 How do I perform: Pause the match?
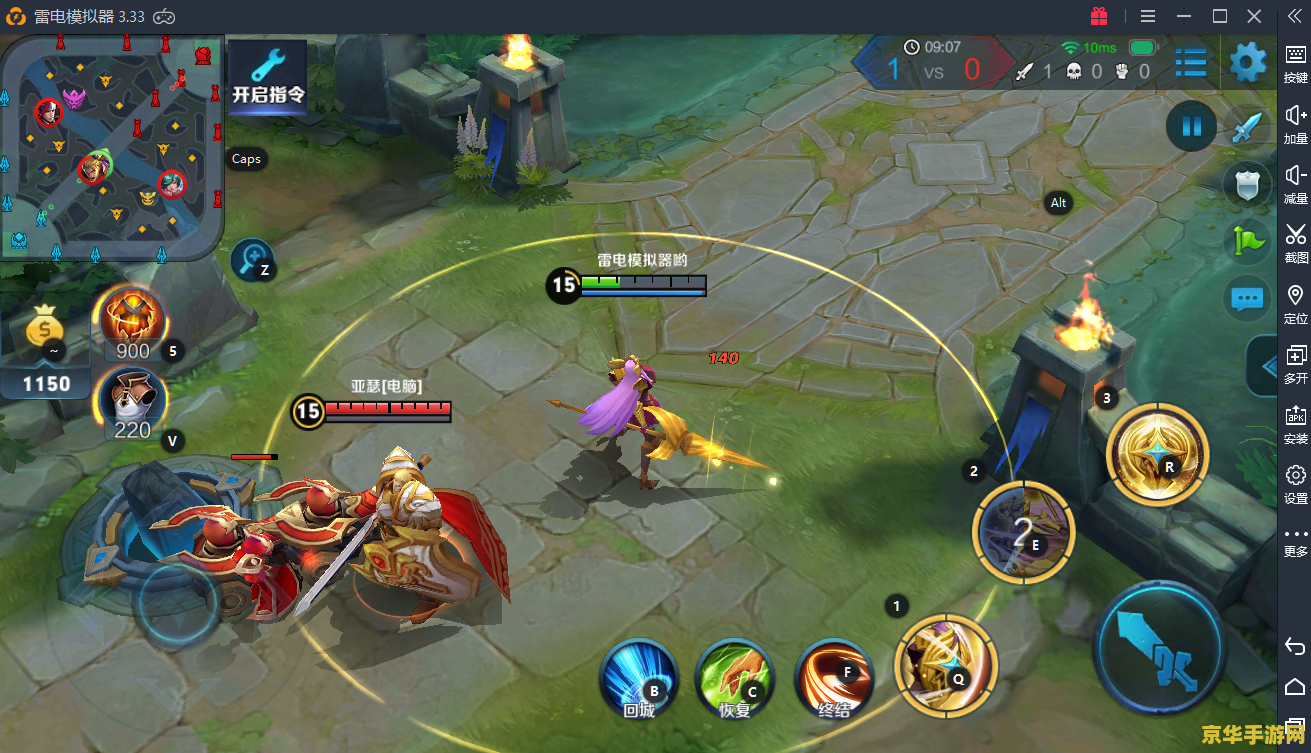1191,127
